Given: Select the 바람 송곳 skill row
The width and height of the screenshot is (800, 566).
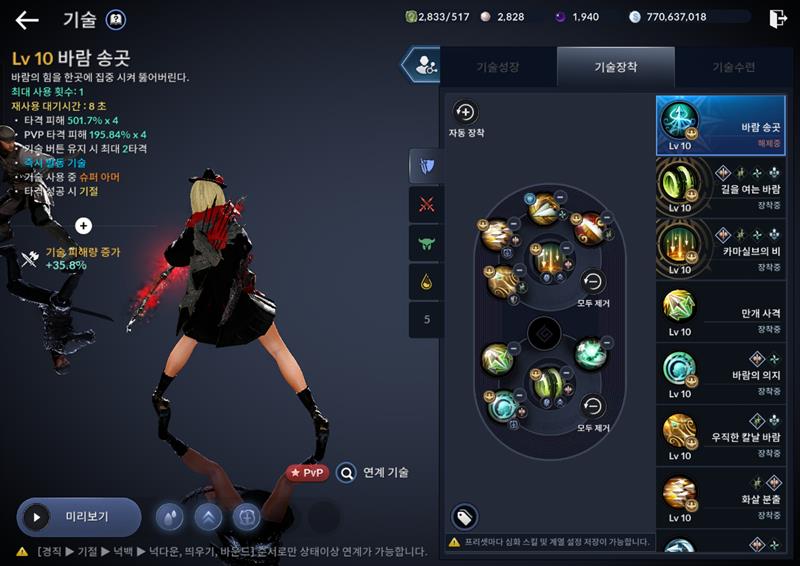Looking at the screenshot, I should [720, 125].
